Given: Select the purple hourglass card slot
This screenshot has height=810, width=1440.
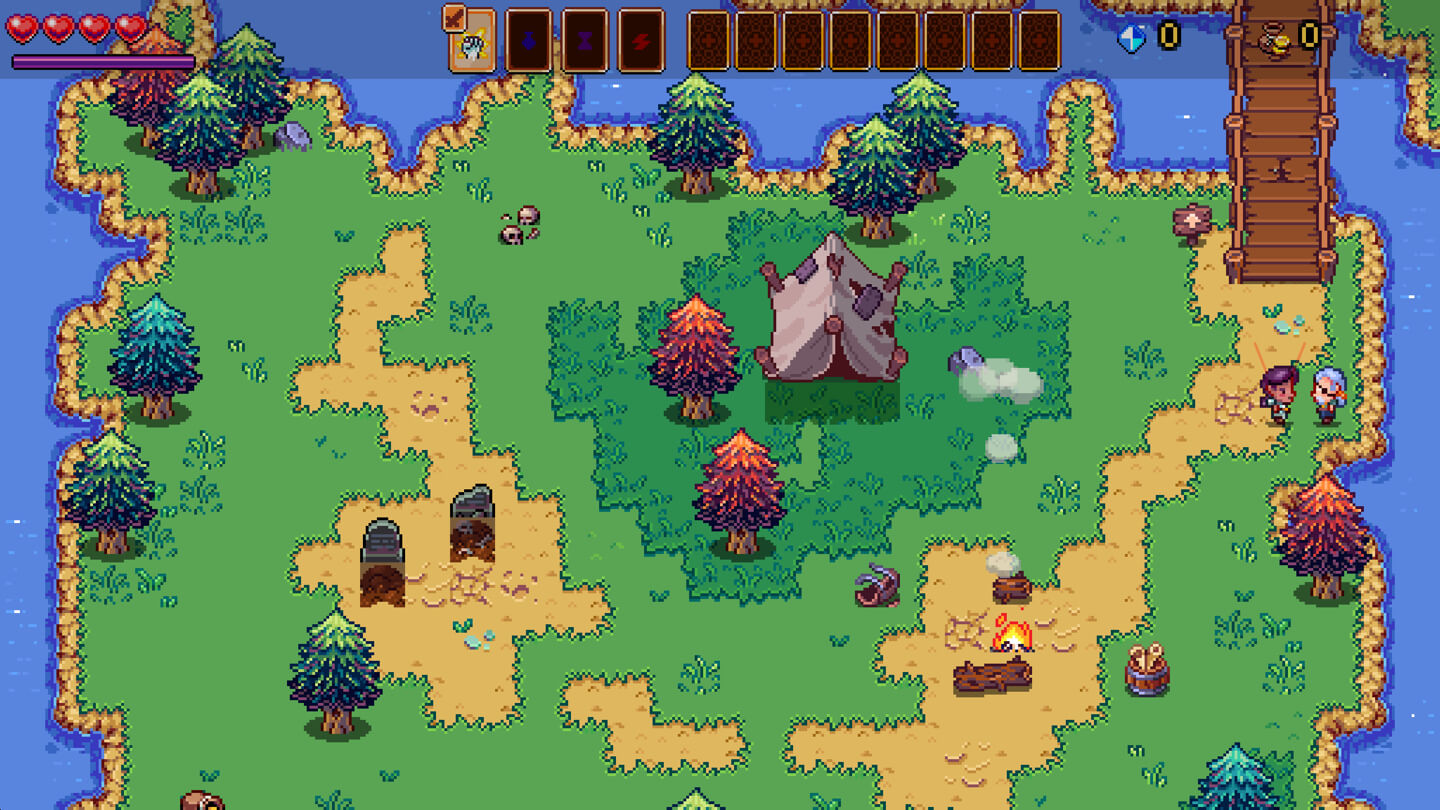Looking at the screenshot, I should 585,42.
